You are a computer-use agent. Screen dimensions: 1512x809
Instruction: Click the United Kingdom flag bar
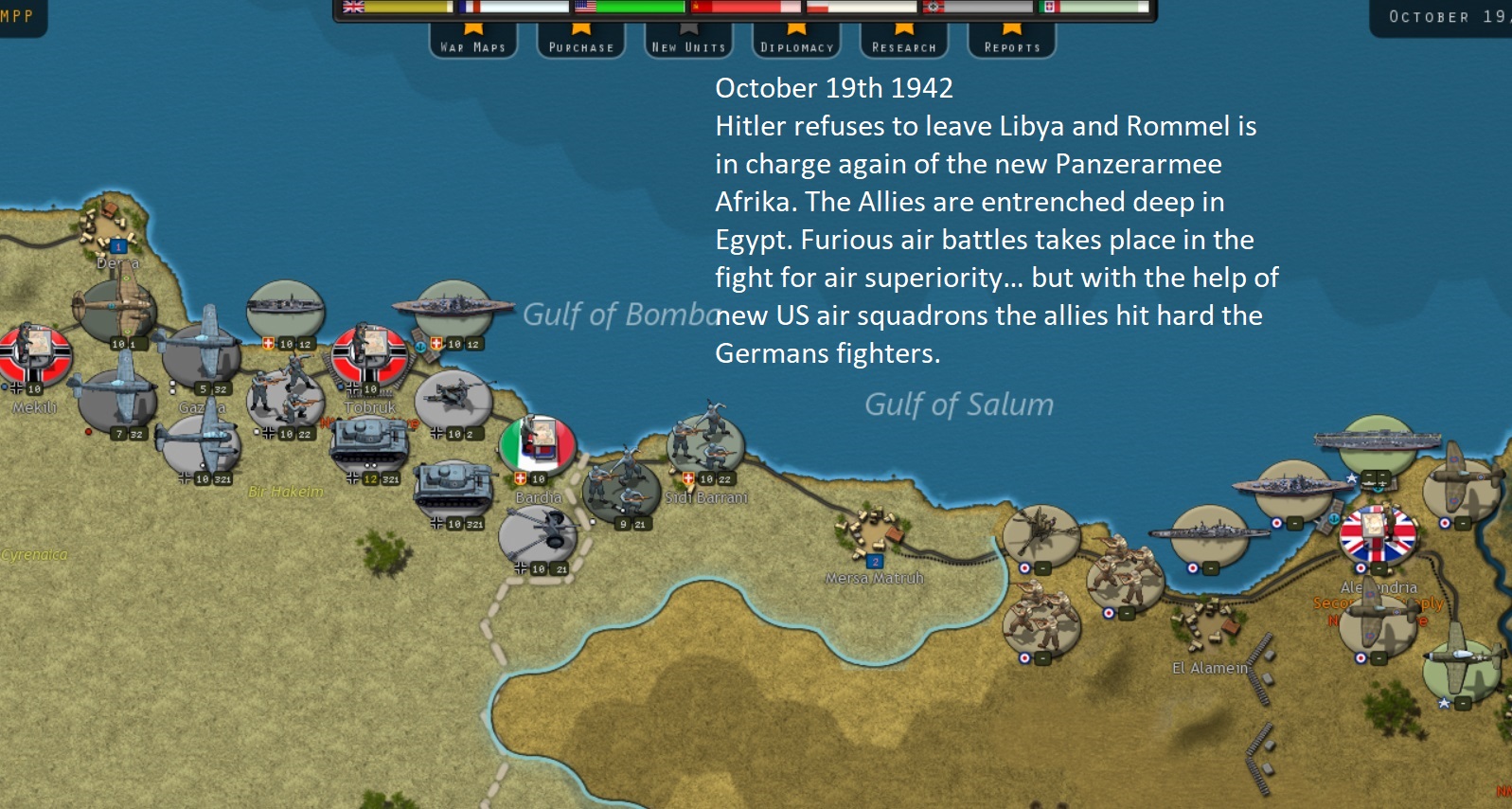(x=398, y=7)
